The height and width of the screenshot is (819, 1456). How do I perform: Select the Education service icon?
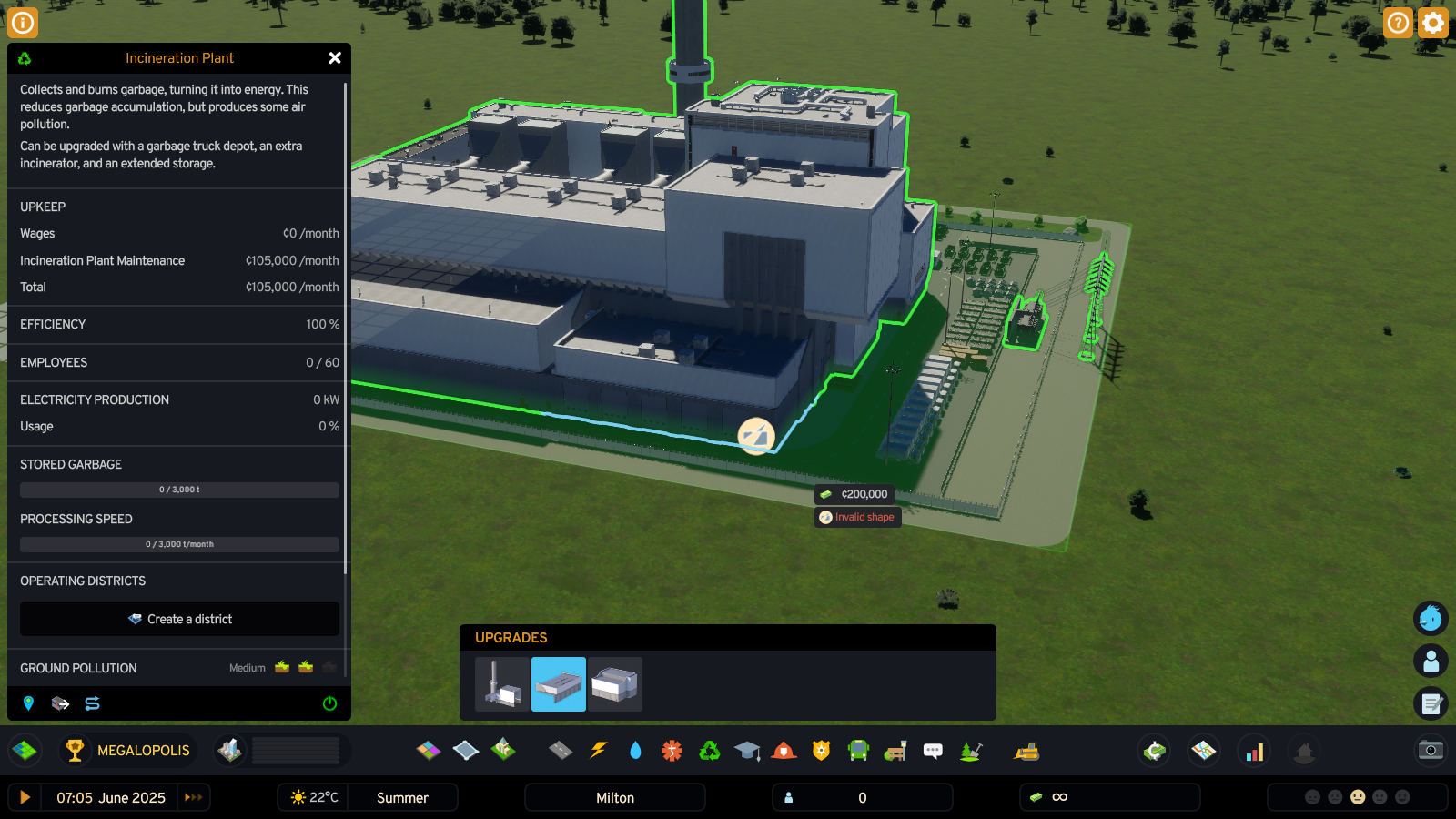point(747,750)
